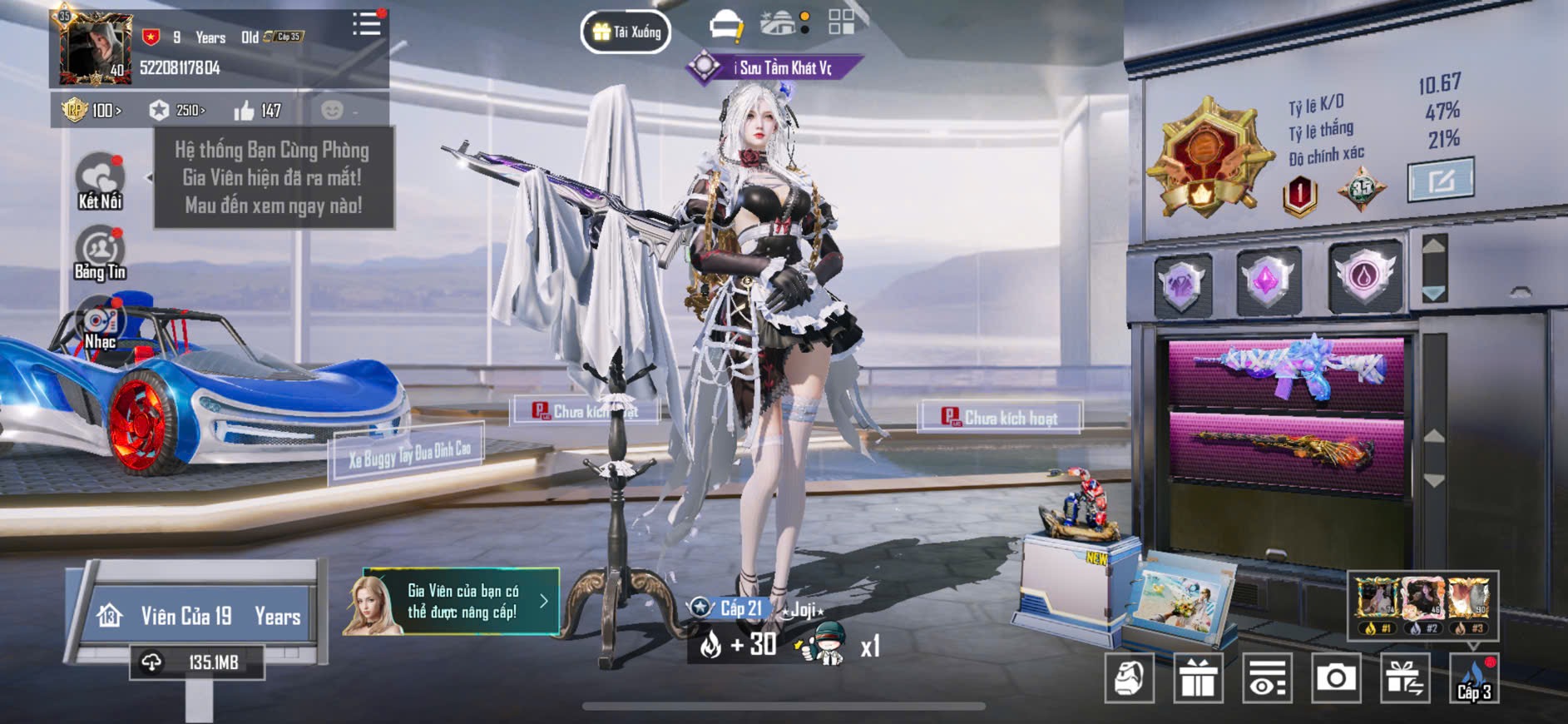
Task: Open the hamburger list menu near the profile
Action: pos(366,24)
